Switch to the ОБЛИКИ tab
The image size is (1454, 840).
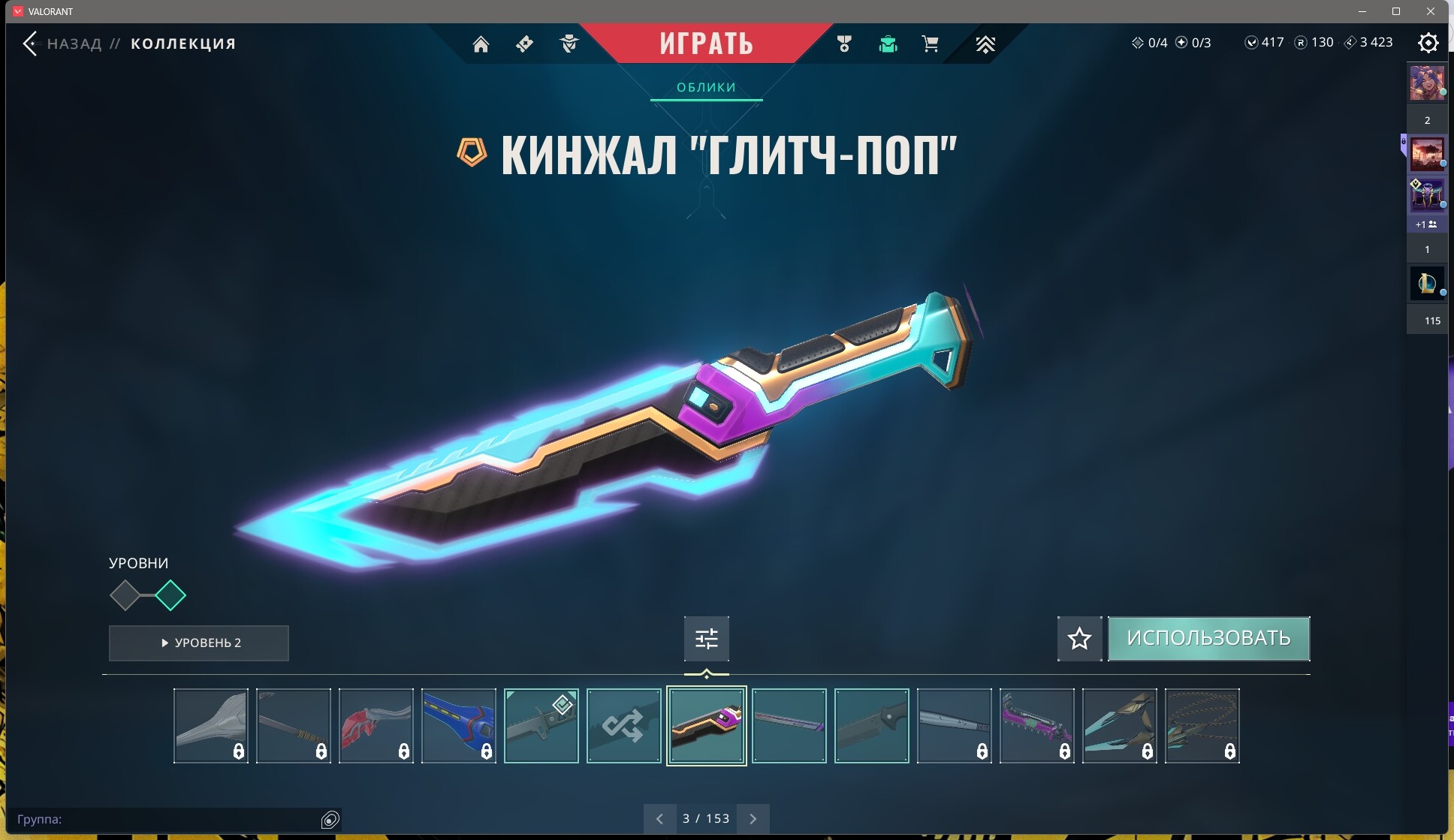[706, 88]
